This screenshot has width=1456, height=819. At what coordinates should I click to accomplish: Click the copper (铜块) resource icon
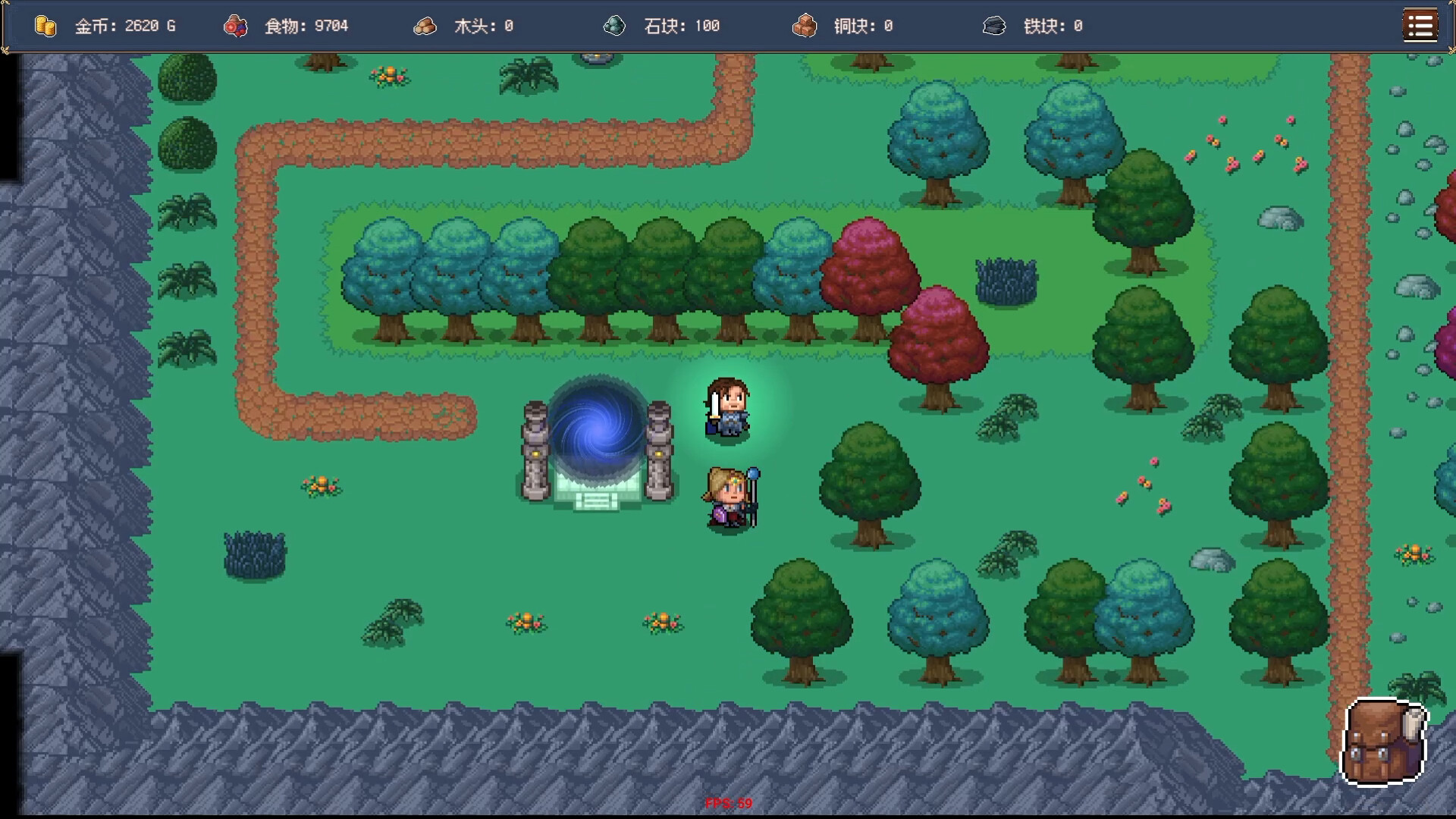[x=805, y=26]
